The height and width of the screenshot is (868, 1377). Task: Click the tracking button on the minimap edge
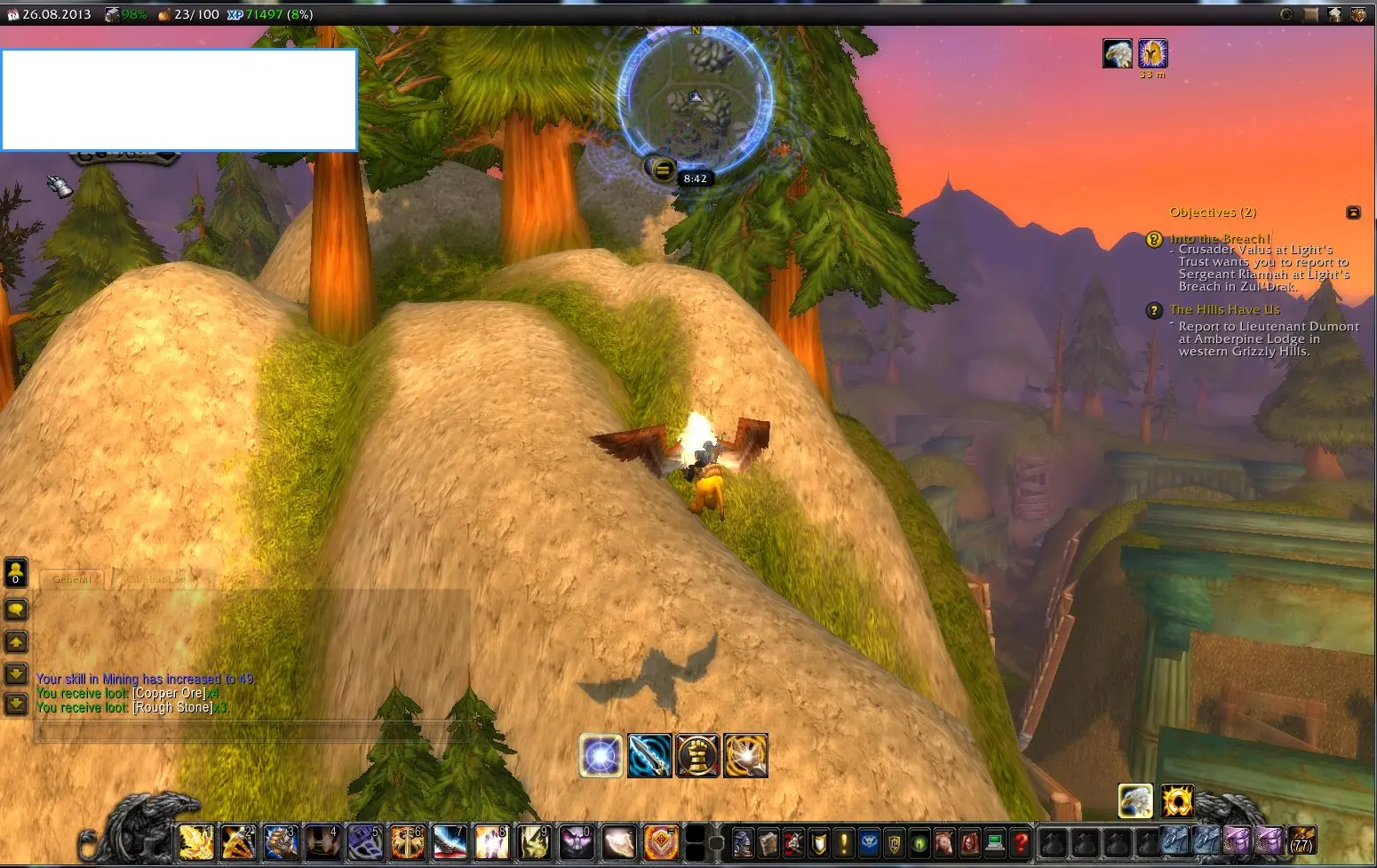(x=661, y=168)
